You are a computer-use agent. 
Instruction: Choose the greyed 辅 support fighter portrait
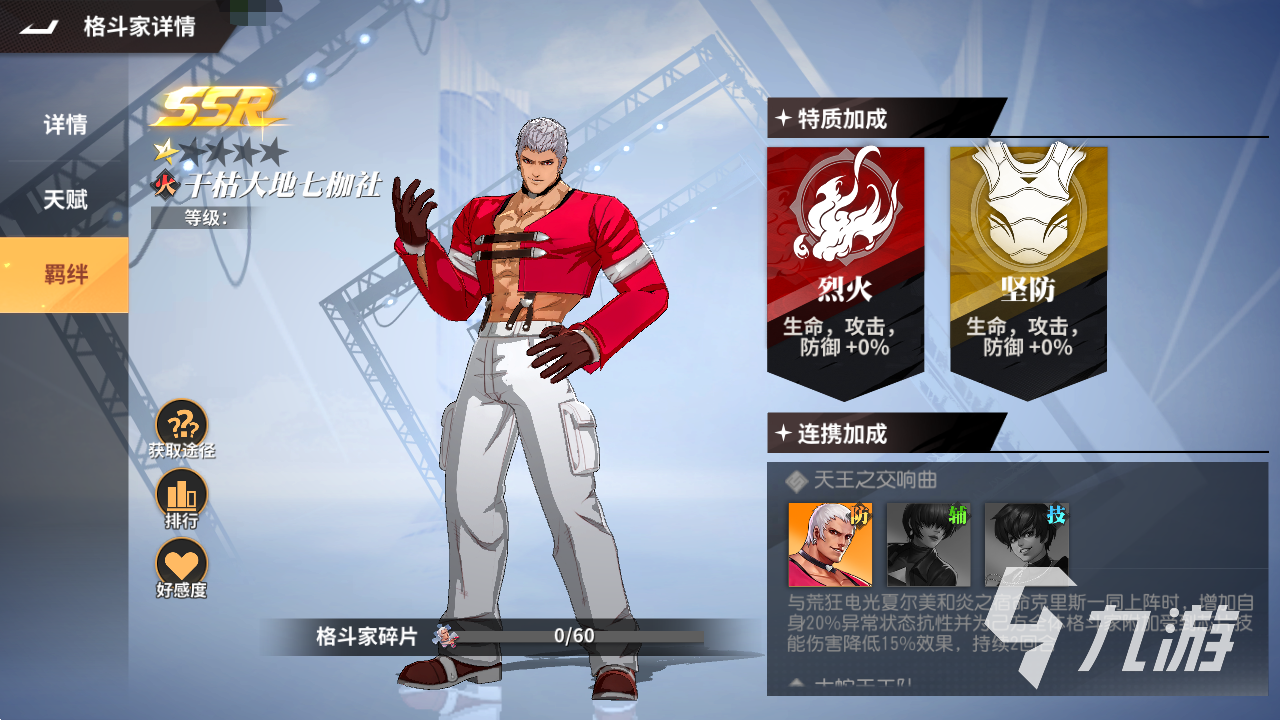pos(929,544)
